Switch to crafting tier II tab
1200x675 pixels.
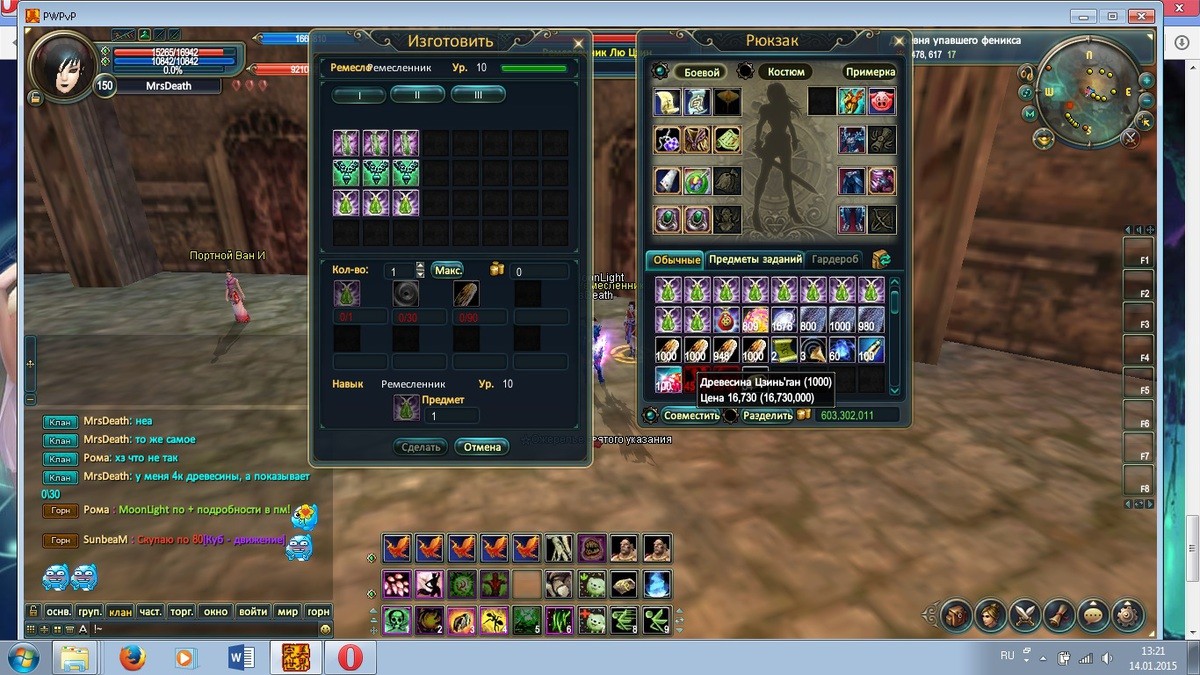click(417, 94)
